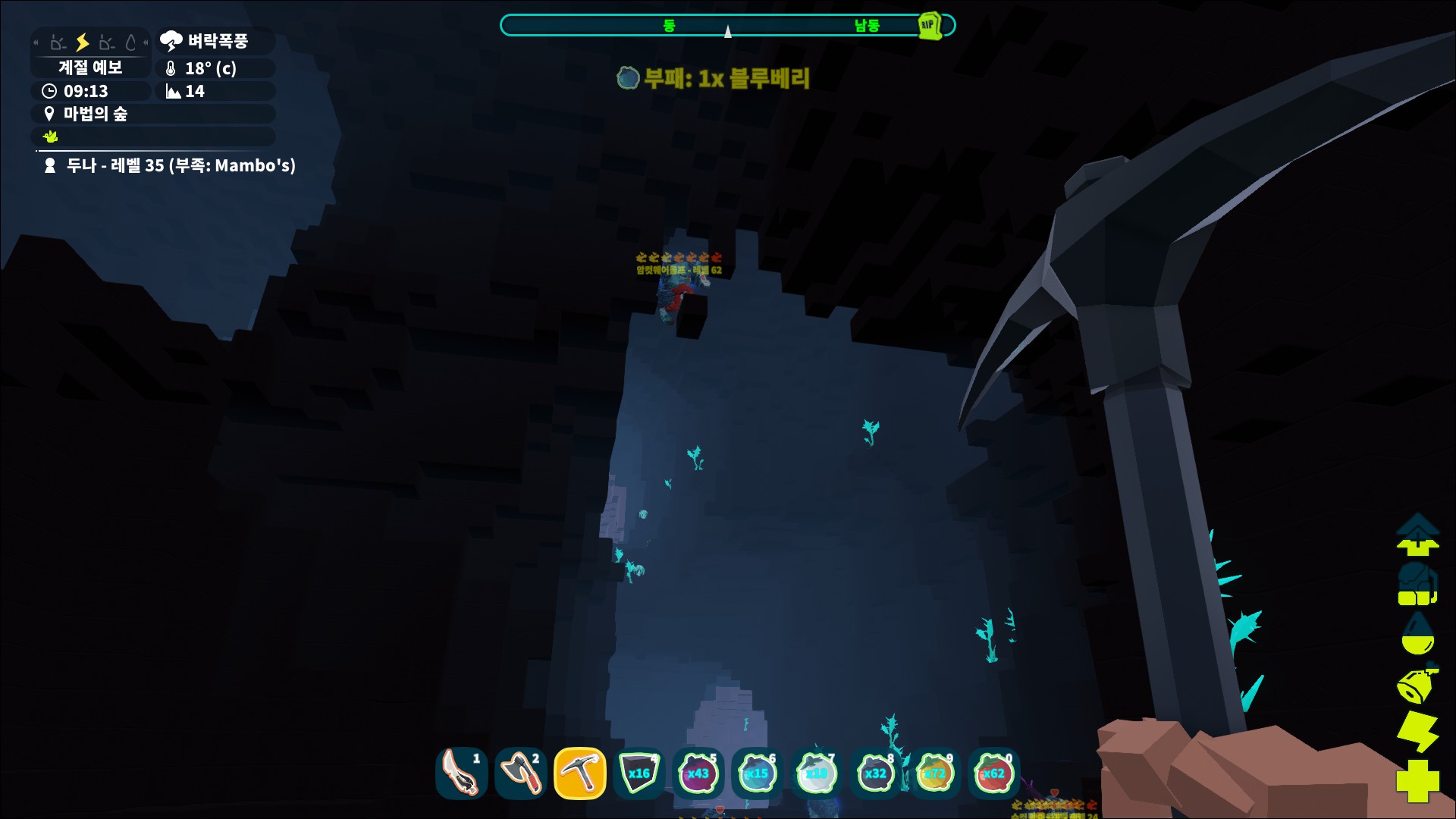Select the x15 azulberry stack in slot 6

[x=757, y=774]
